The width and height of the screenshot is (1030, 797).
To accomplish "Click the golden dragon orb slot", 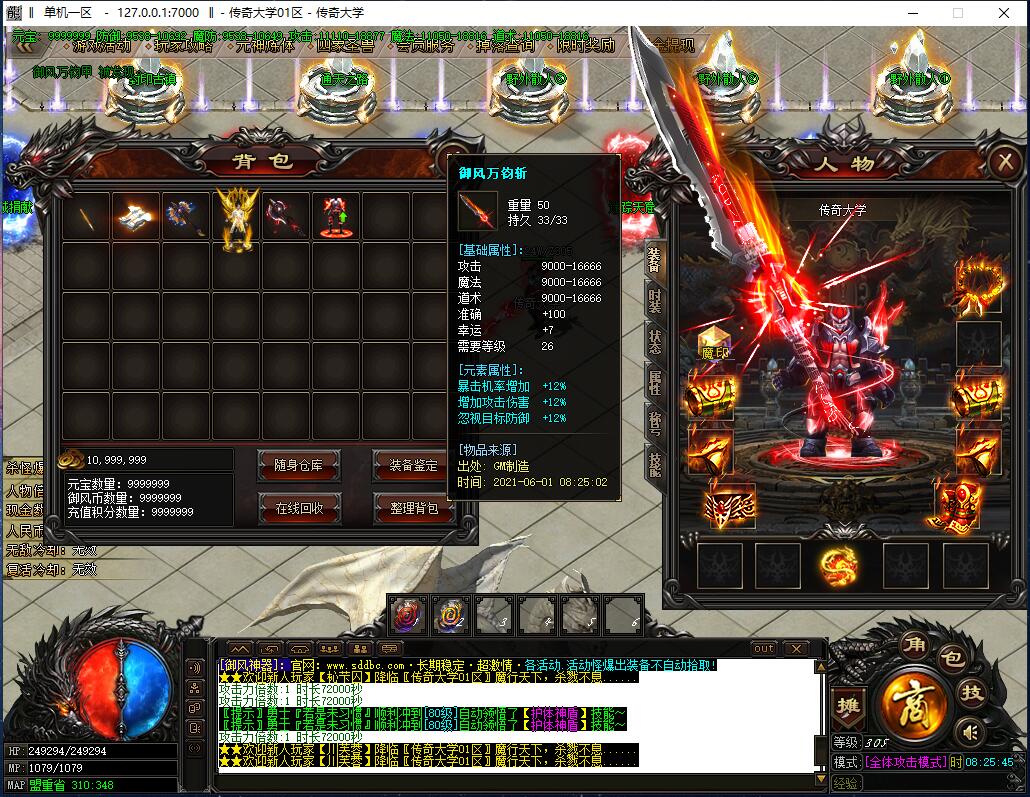I will 837,565.
